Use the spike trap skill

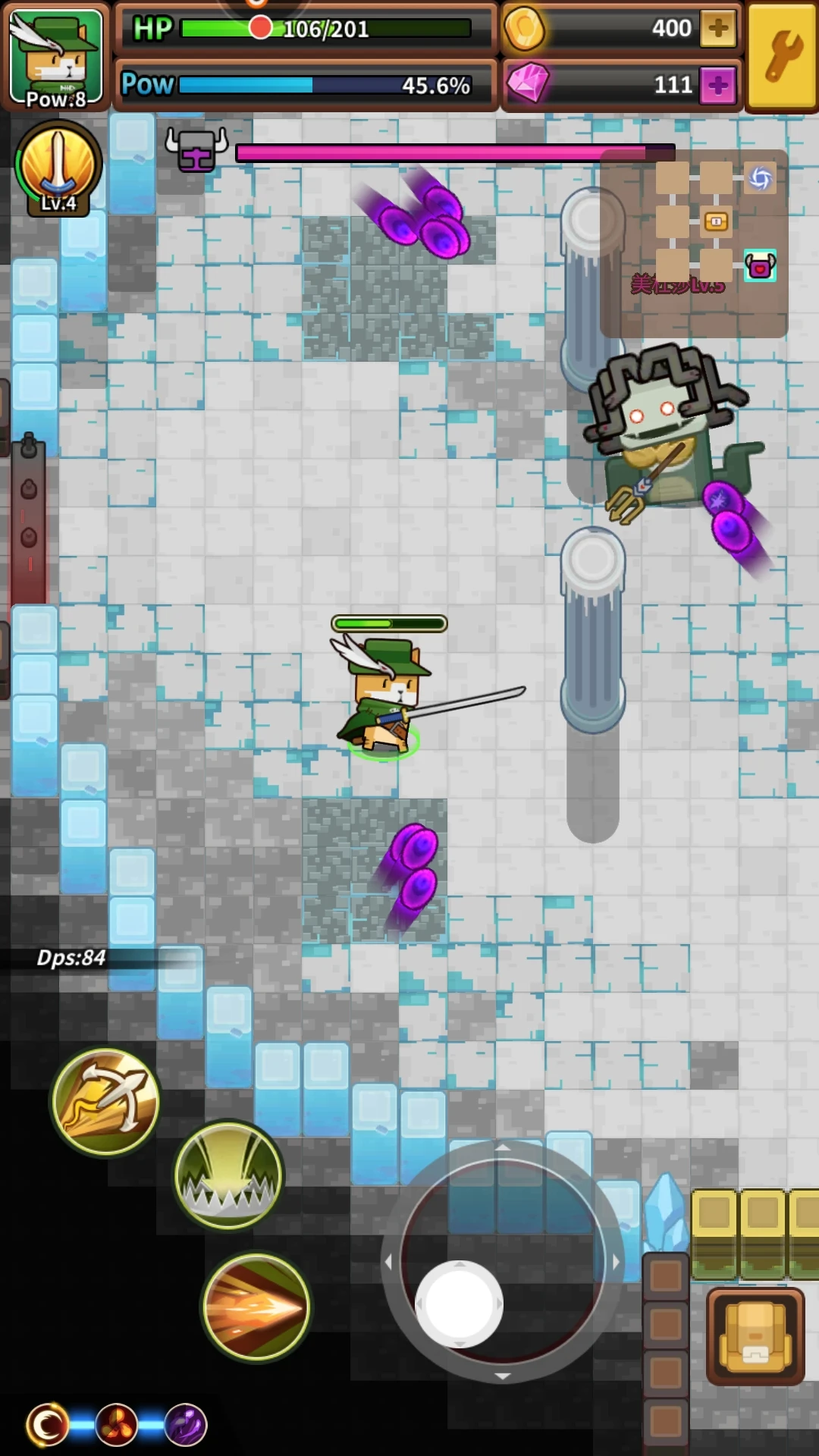228,1175
